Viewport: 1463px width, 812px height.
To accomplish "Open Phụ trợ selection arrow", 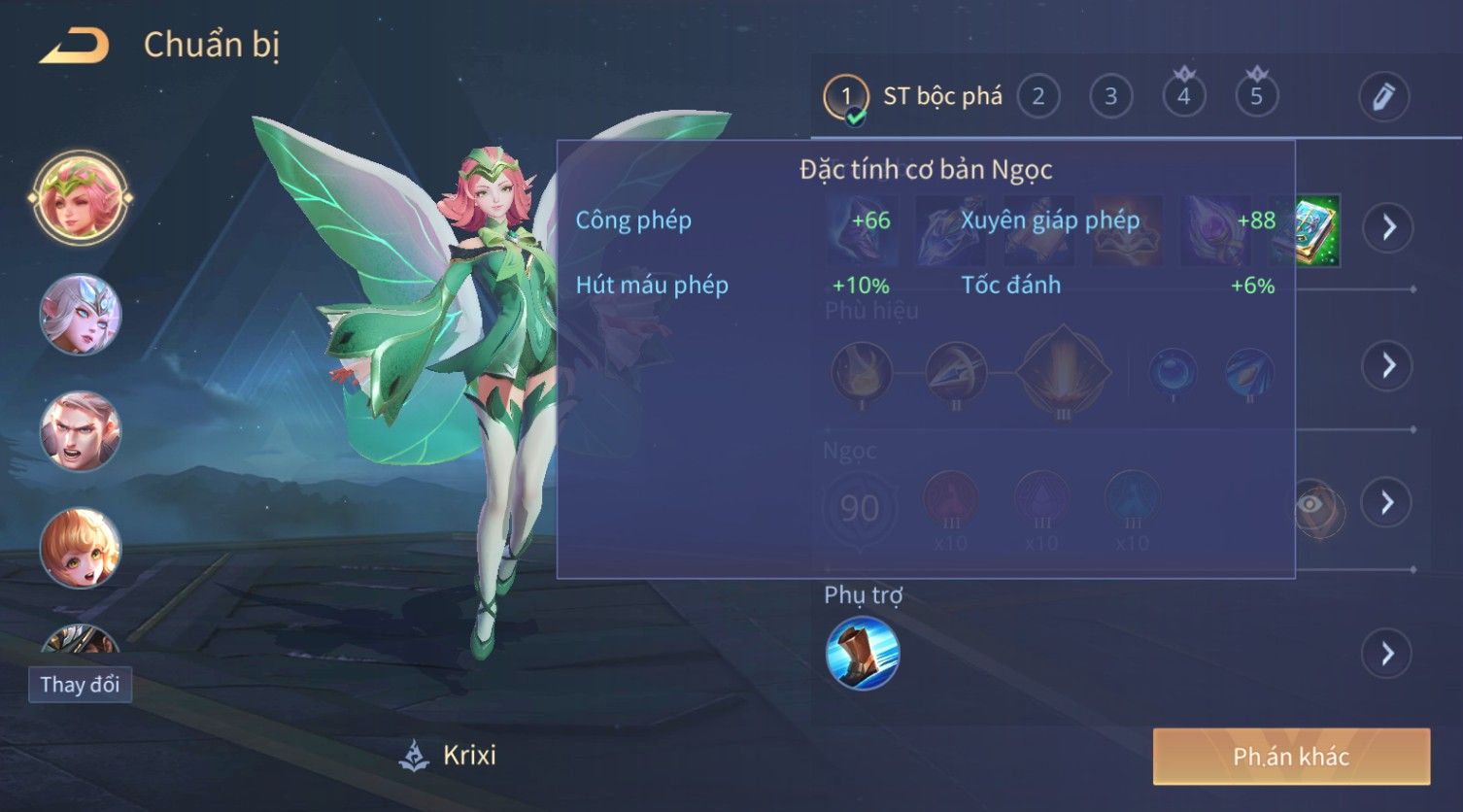I will point(1387,653).
